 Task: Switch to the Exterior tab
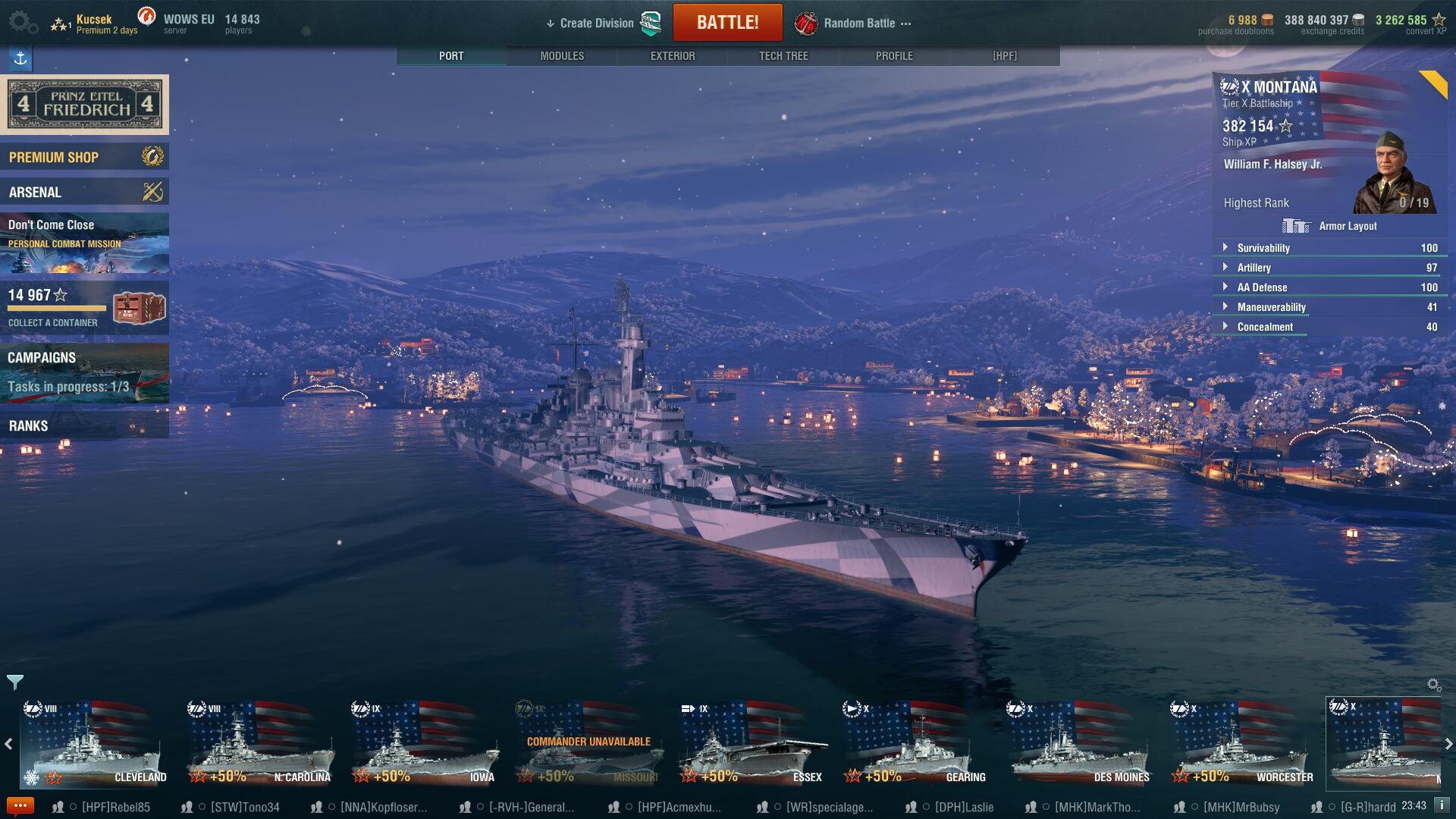(x=673, y=56)
